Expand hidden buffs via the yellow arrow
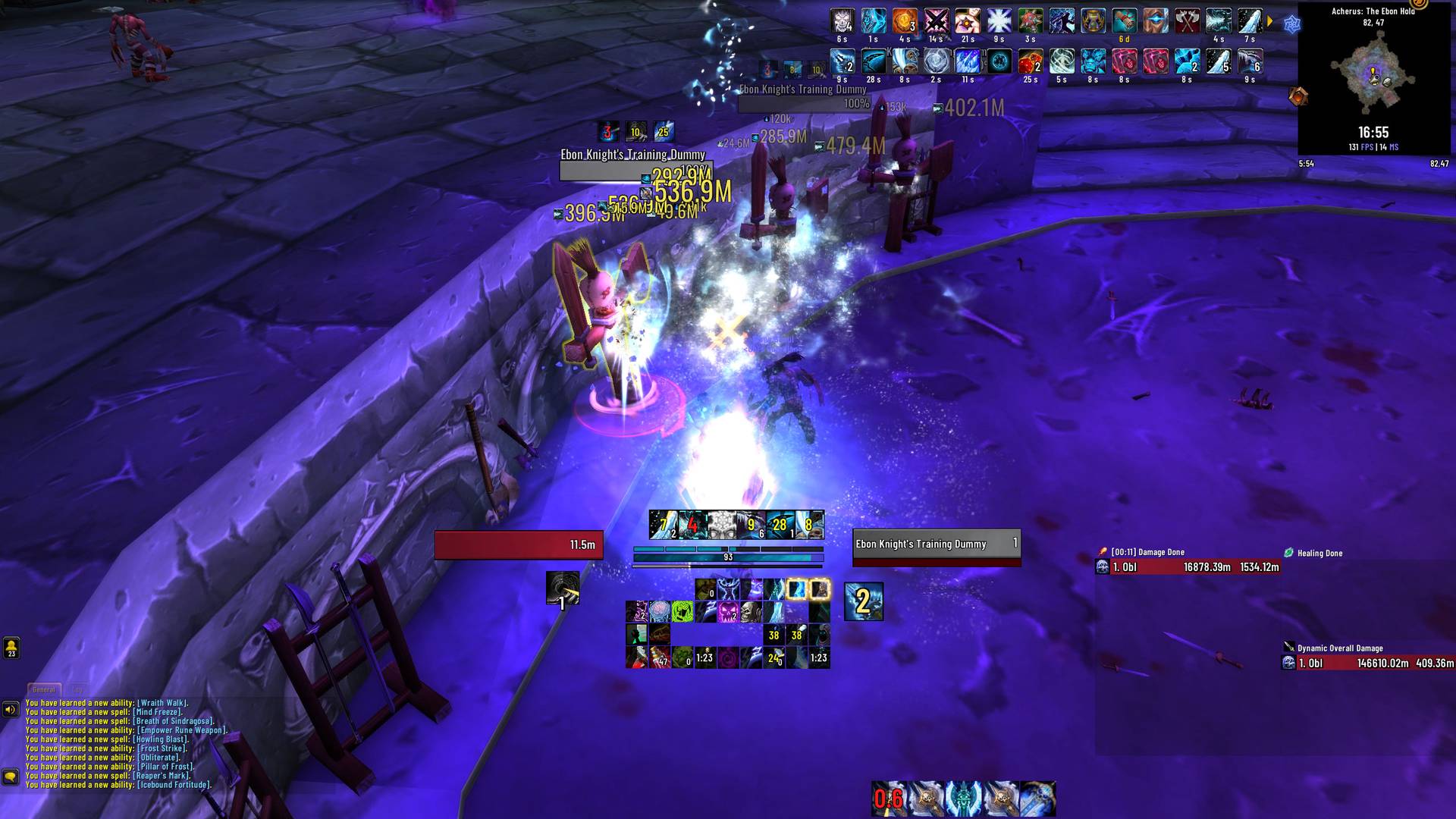This screenshot has width=1456, height=819. pos(1269,21)
